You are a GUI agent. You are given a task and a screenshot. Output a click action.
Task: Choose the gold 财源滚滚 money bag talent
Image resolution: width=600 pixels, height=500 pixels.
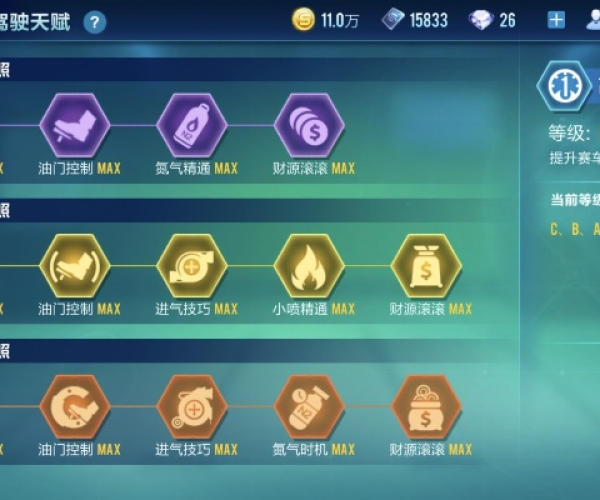[427, 266]
